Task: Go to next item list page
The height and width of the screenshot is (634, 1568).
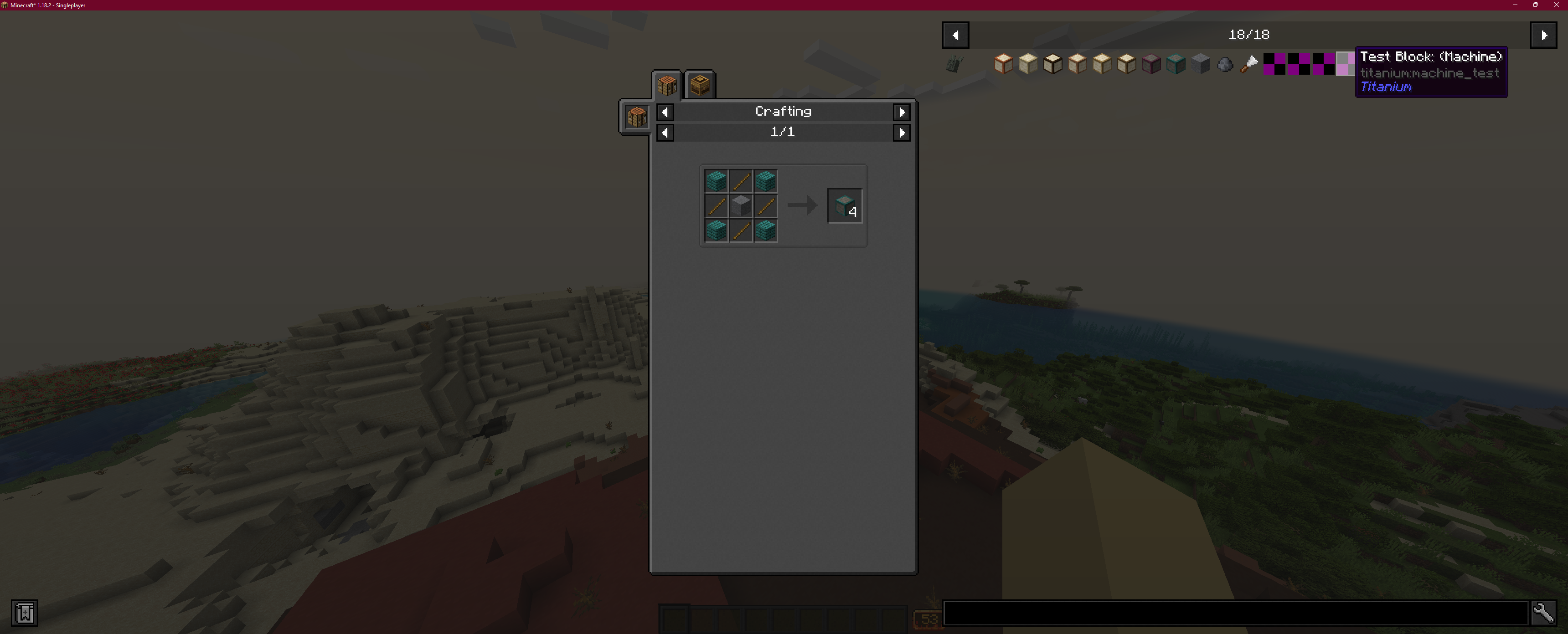Action: [1544, 35]
